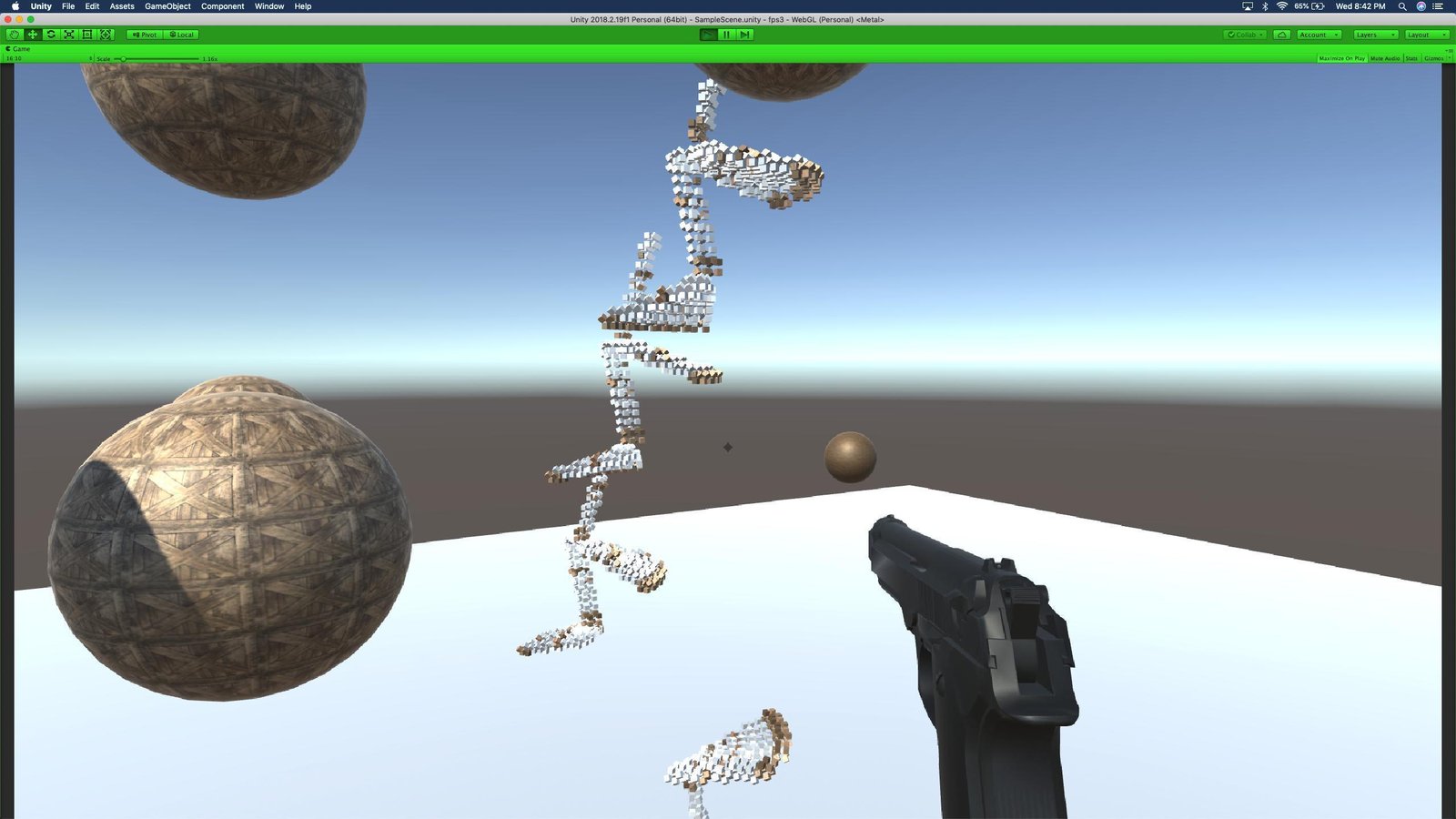The image size is (1456, 819).
Task: Select the combined Move/Rotate/Scale tool
Action: coord(105,34)
